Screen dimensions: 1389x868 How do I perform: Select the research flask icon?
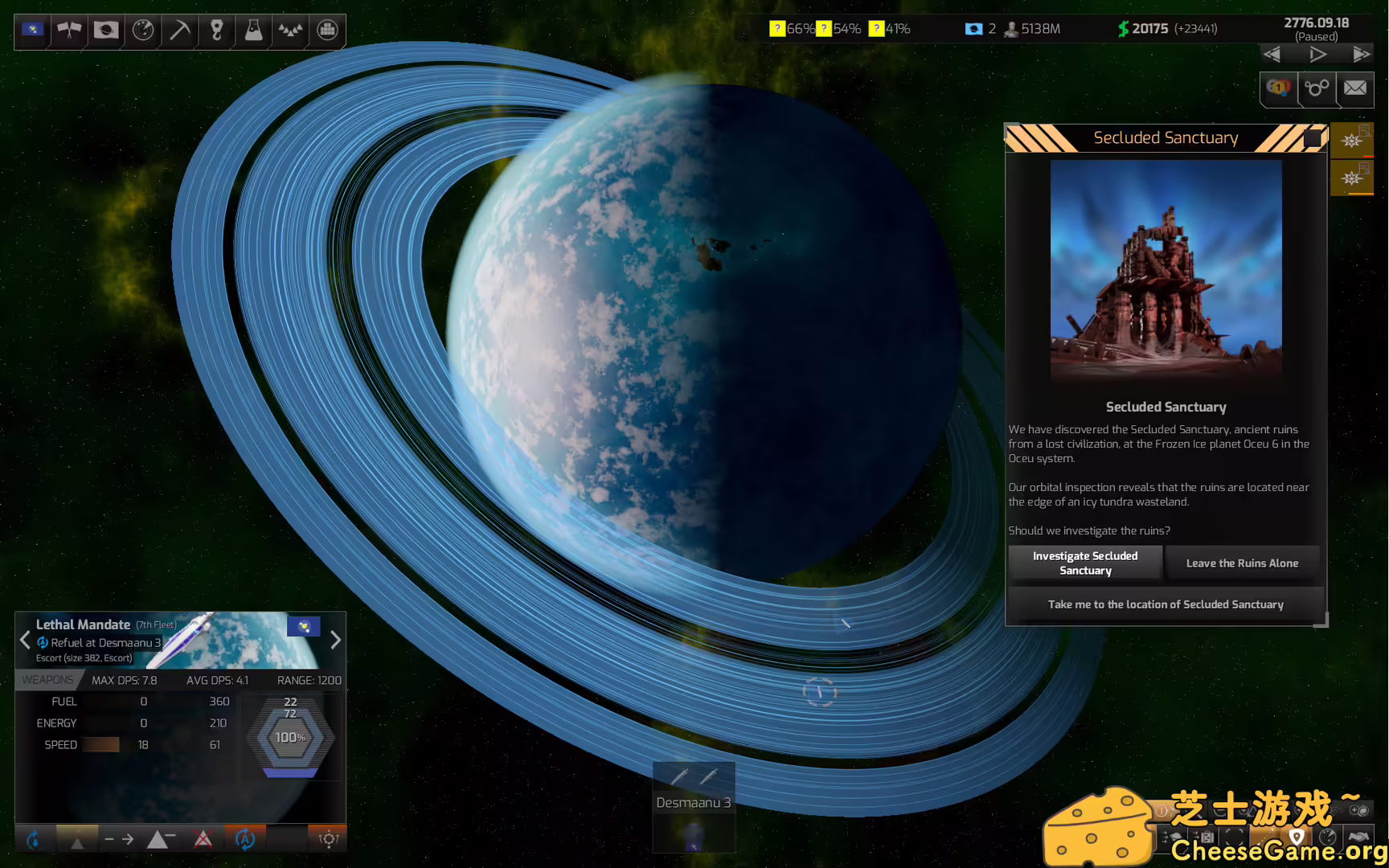pyautogui.click(x=252, y=31)
